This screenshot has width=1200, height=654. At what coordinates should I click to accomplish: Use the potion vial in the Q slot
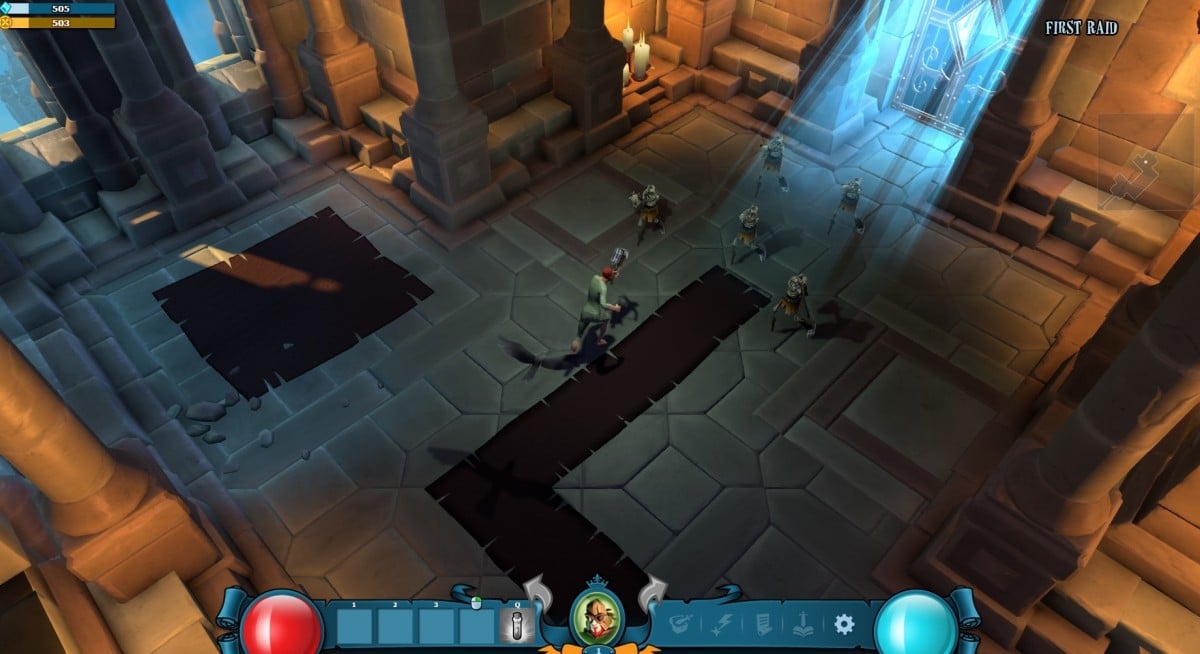click(x=517, y=626)
